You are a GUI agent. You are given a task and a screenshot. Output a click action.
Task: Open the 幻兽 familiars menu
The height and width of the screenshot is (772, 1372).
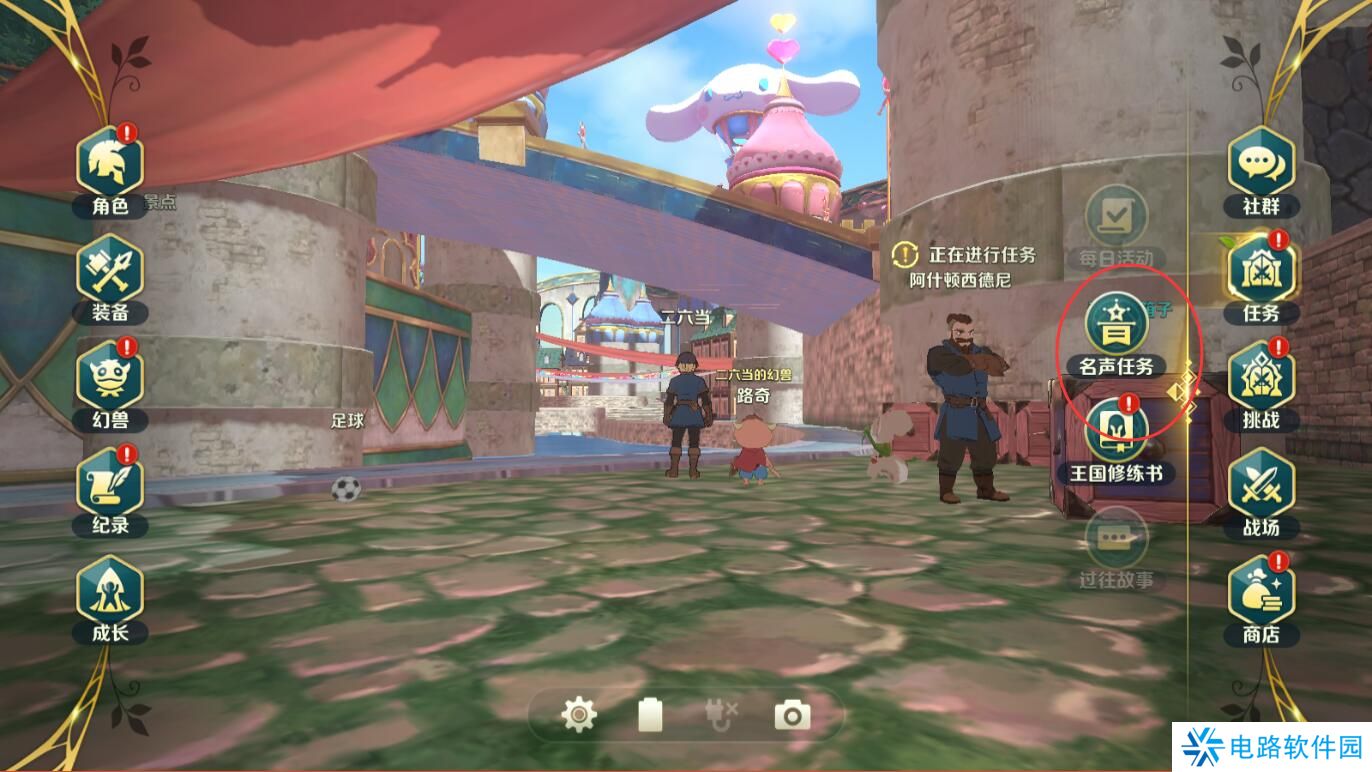(x=110, y=379)
